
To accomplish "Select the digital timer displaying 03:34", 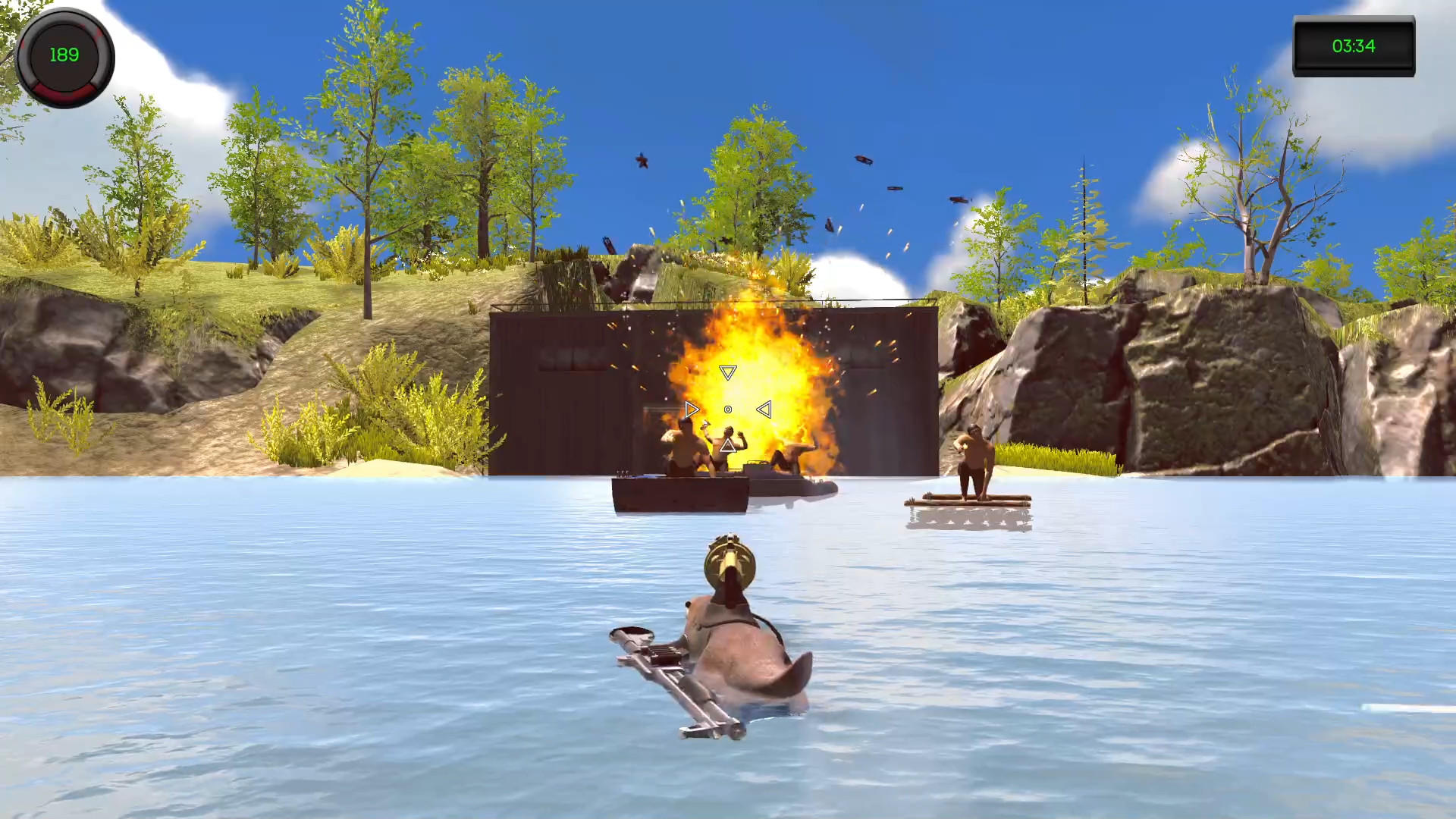I will tap(1354, 46).
